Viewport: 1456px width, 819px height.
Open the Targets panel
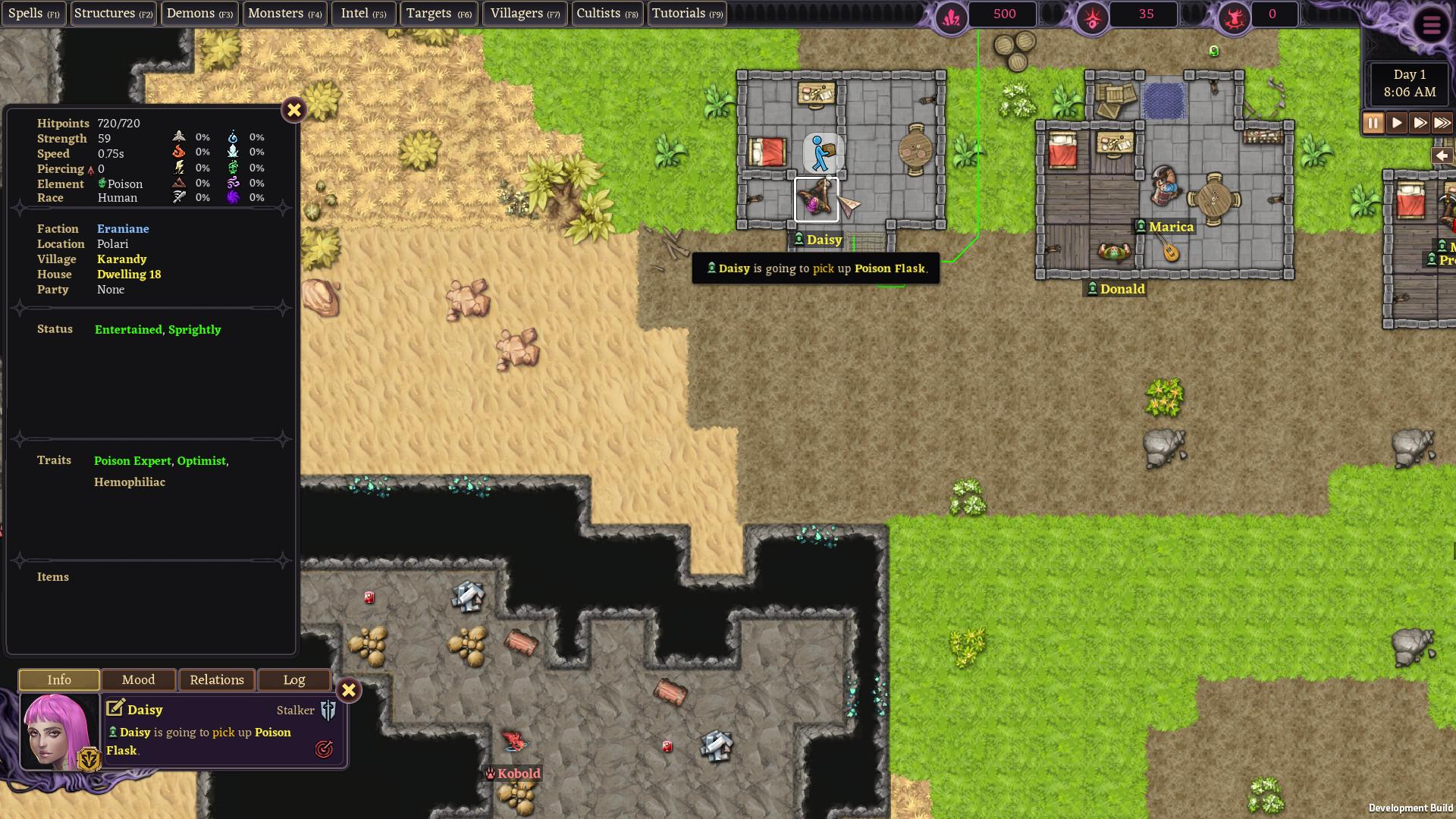(x=438, y=13)
